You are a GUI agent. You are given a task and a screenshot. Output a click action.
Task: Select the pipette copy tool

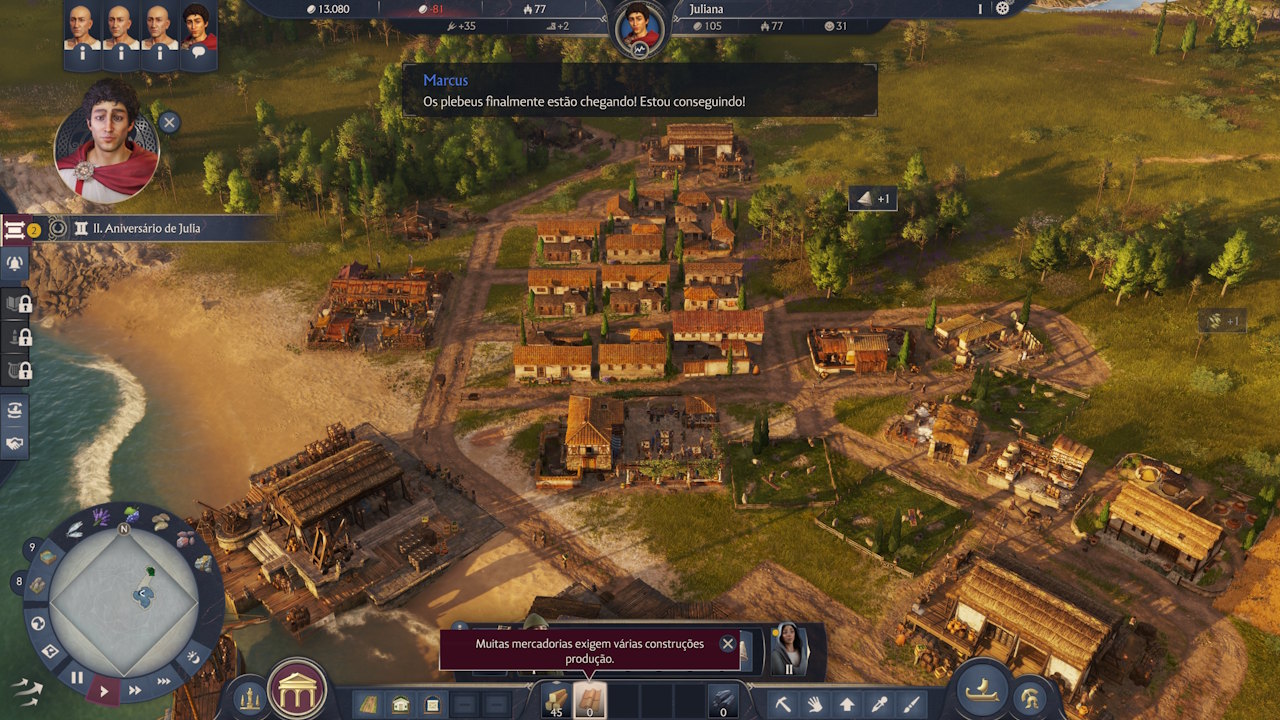pyautogui.click(x=880, y=704)
